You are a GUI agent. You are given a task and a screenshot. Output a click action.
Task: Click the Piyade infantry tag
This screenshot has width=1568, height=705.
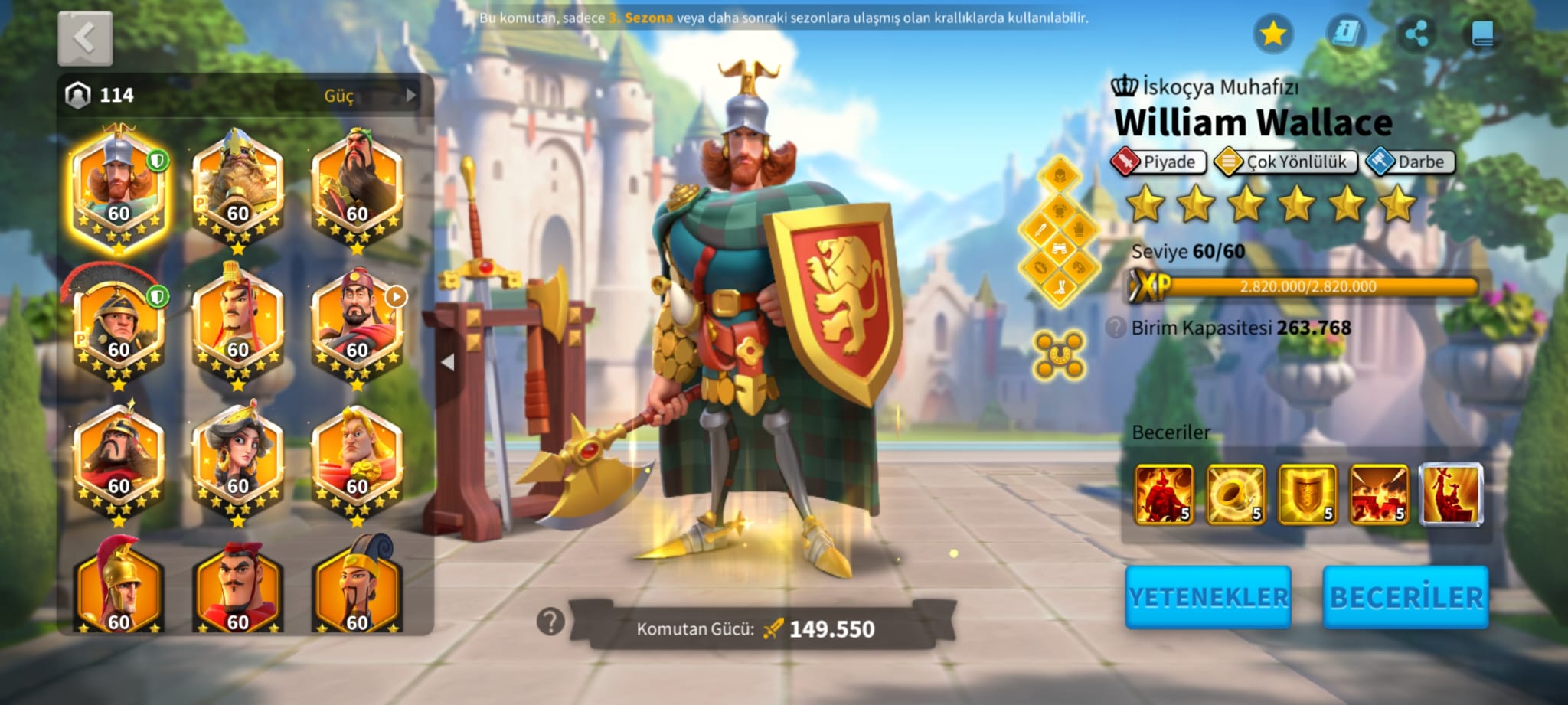(1158, 162)
